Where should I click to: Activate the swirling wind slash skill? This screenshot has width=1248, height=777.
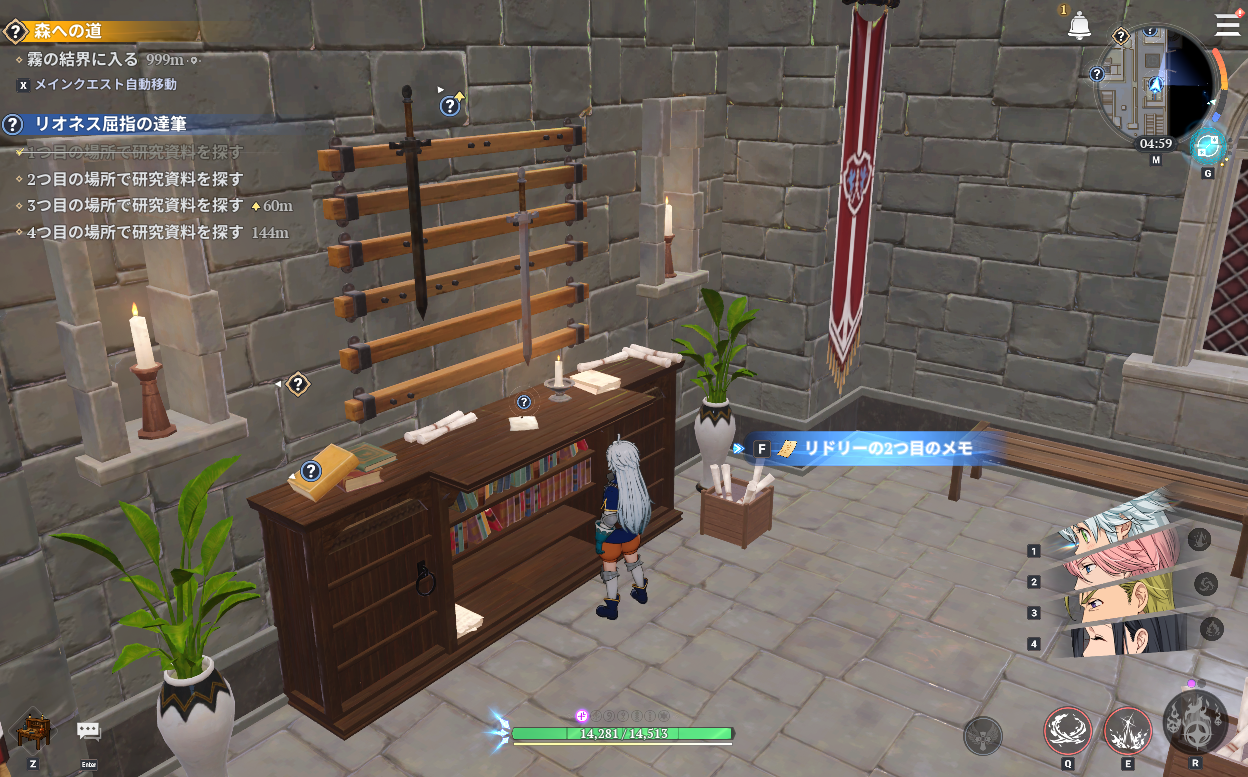click(x=1067, y=730)
